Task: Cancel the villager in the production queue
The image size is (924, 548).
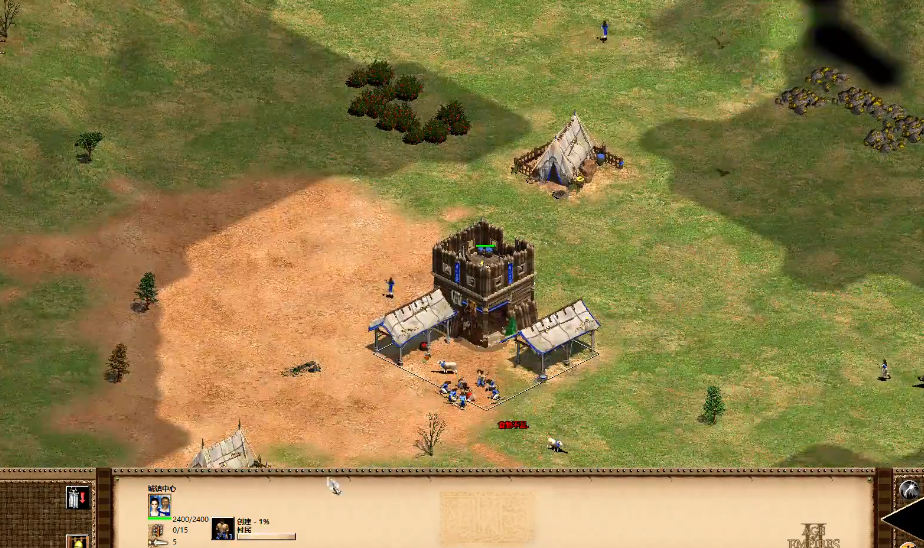Action: 222,528
